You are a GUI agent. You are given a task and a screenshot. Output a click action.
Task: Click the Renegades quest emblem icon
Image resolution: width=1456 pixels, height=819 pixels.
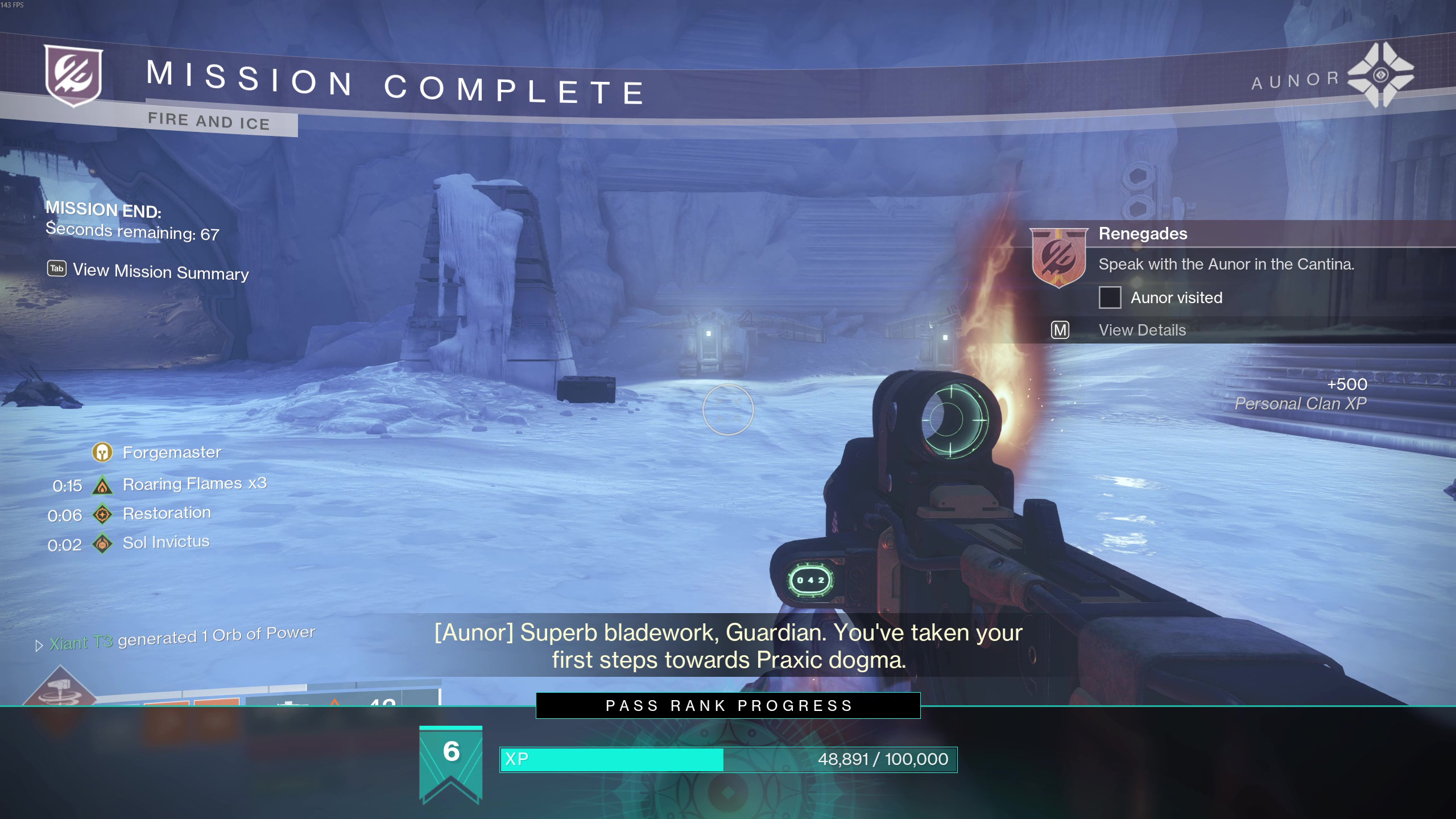coord(1058,257)
